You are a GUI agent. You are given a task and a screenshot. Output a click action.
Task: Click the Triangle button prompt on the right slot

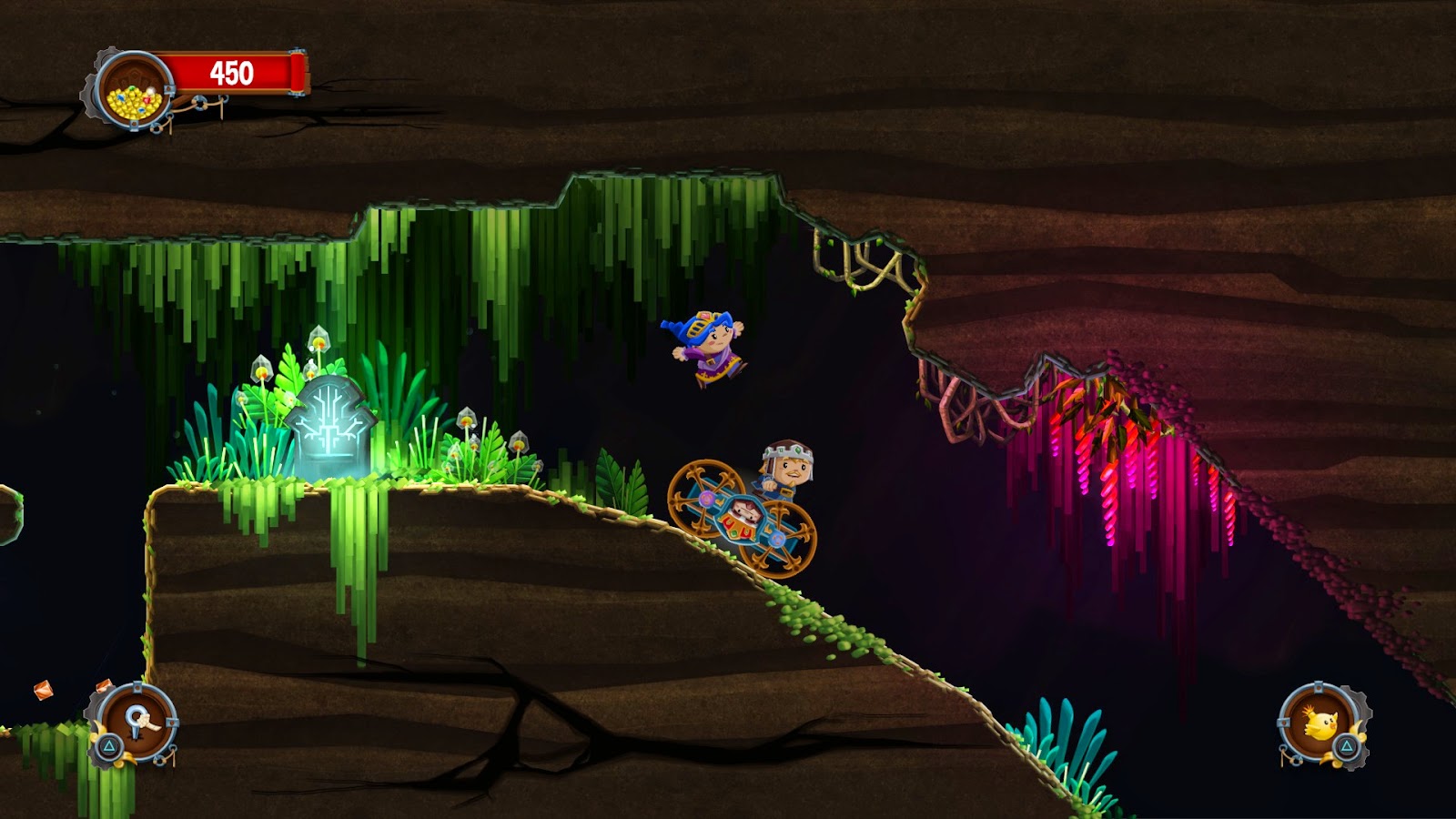[1347, 747]
